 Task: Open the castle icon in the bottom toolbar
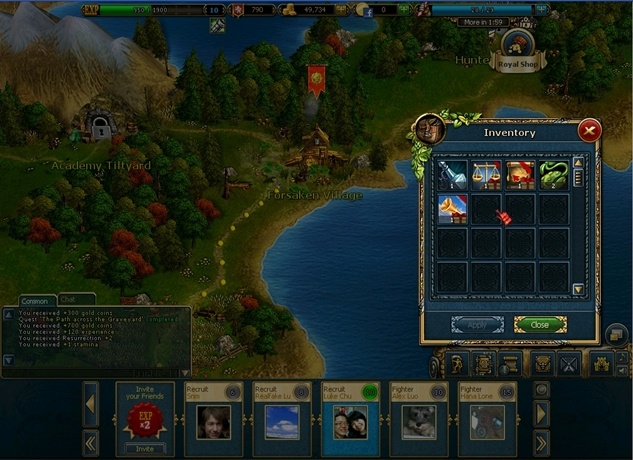[601, 364]
